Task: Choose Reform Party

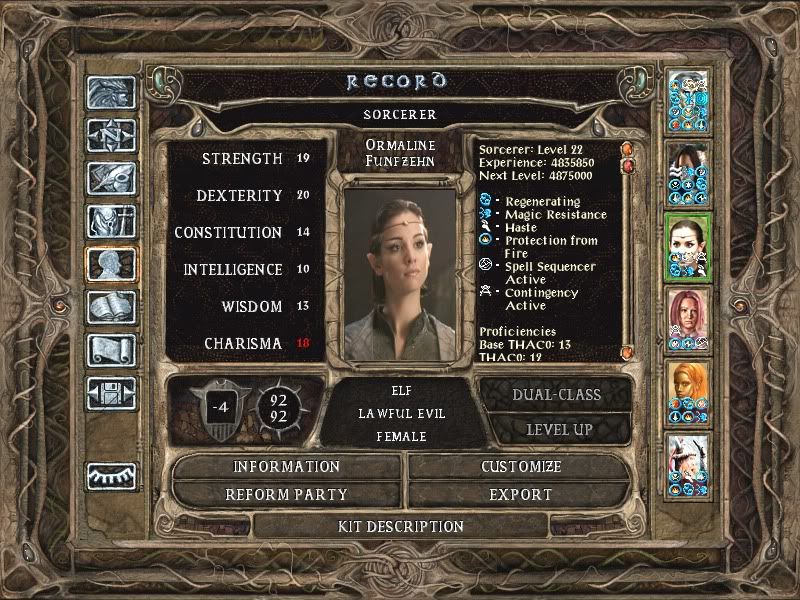Action: [287, 494]
